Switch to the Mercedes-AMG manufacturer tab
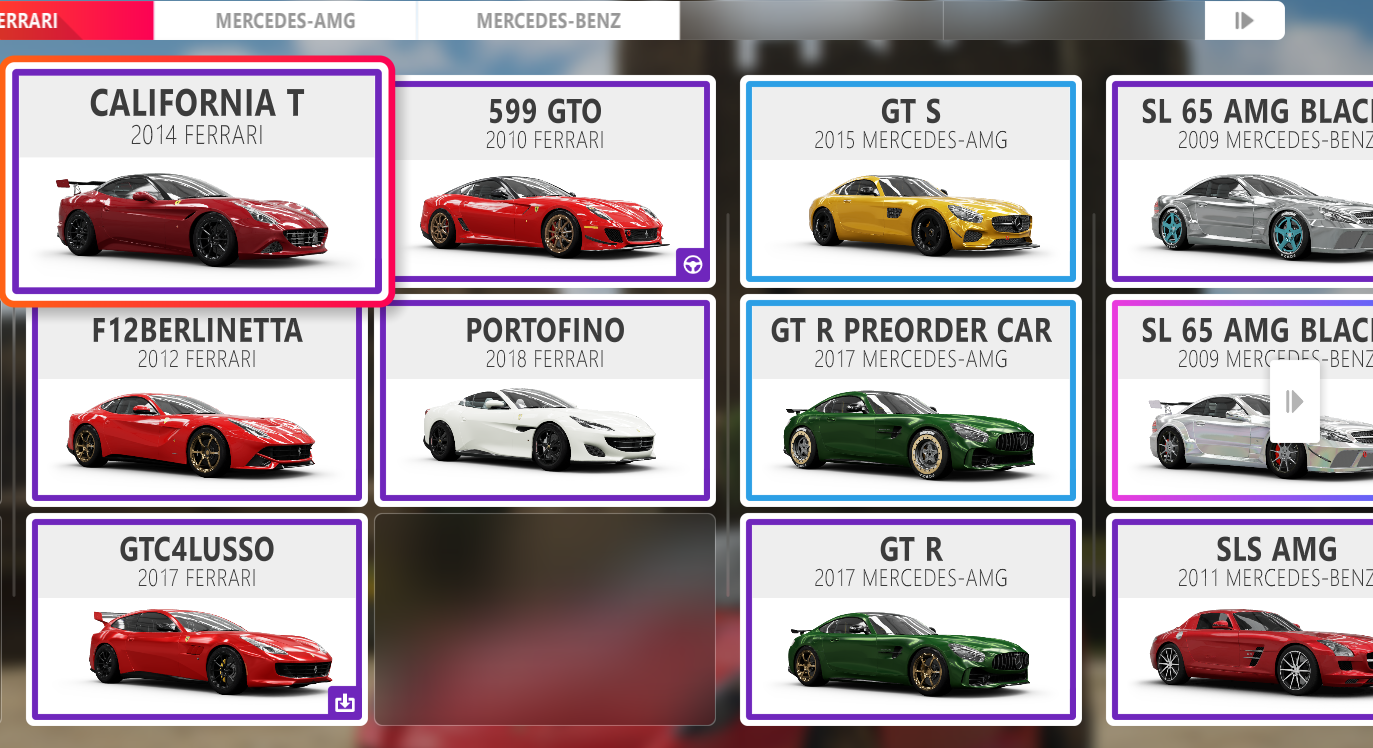Screen dimensions: 1373x748 285,20
